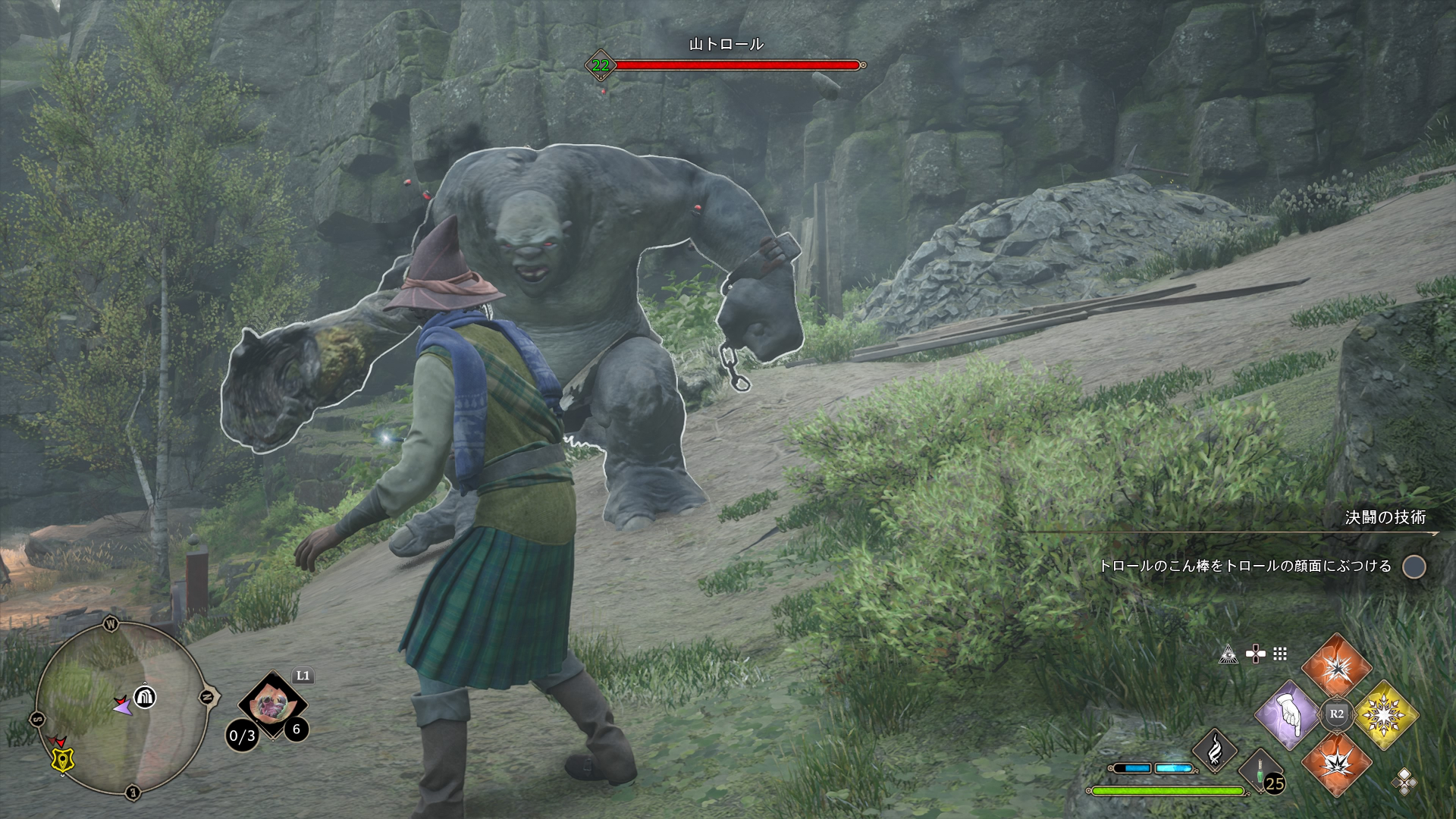The image size is (1456, 819).
Task: Click the circular minimap
Action: tap(121, 707)
